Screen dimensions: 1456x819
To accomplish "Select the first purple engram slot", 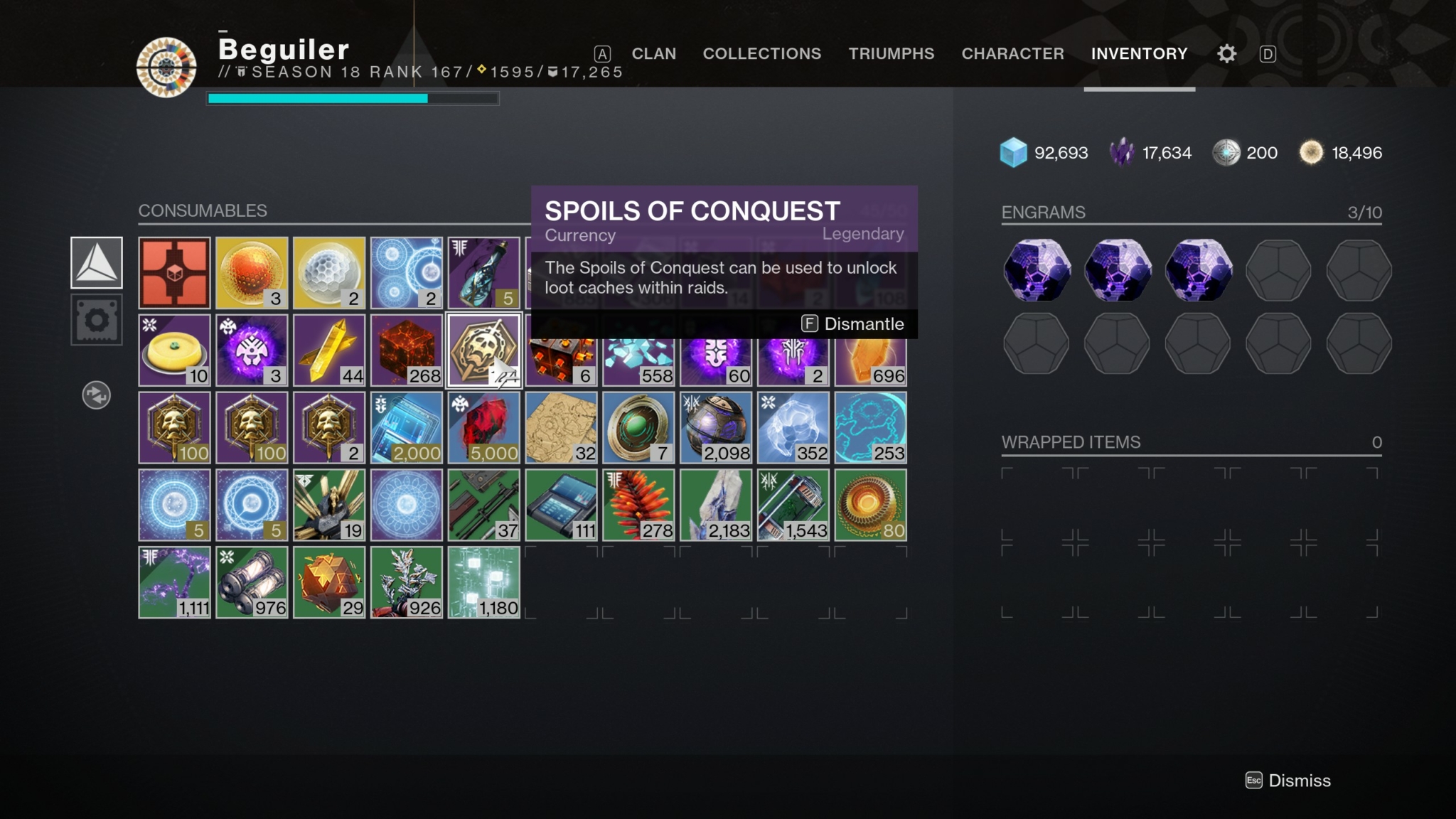I will (1037, 270).
